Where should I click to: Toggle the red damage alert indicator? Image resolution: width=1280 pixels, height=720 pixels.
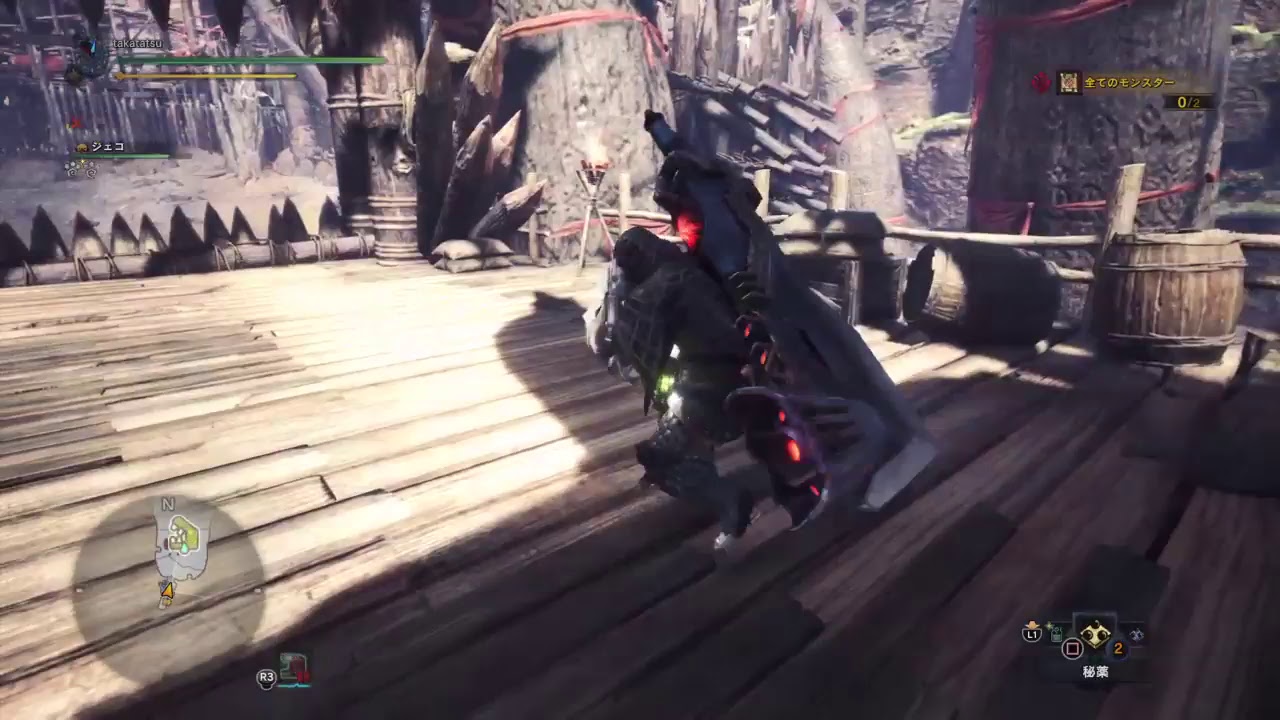click(x=75, y=122)
